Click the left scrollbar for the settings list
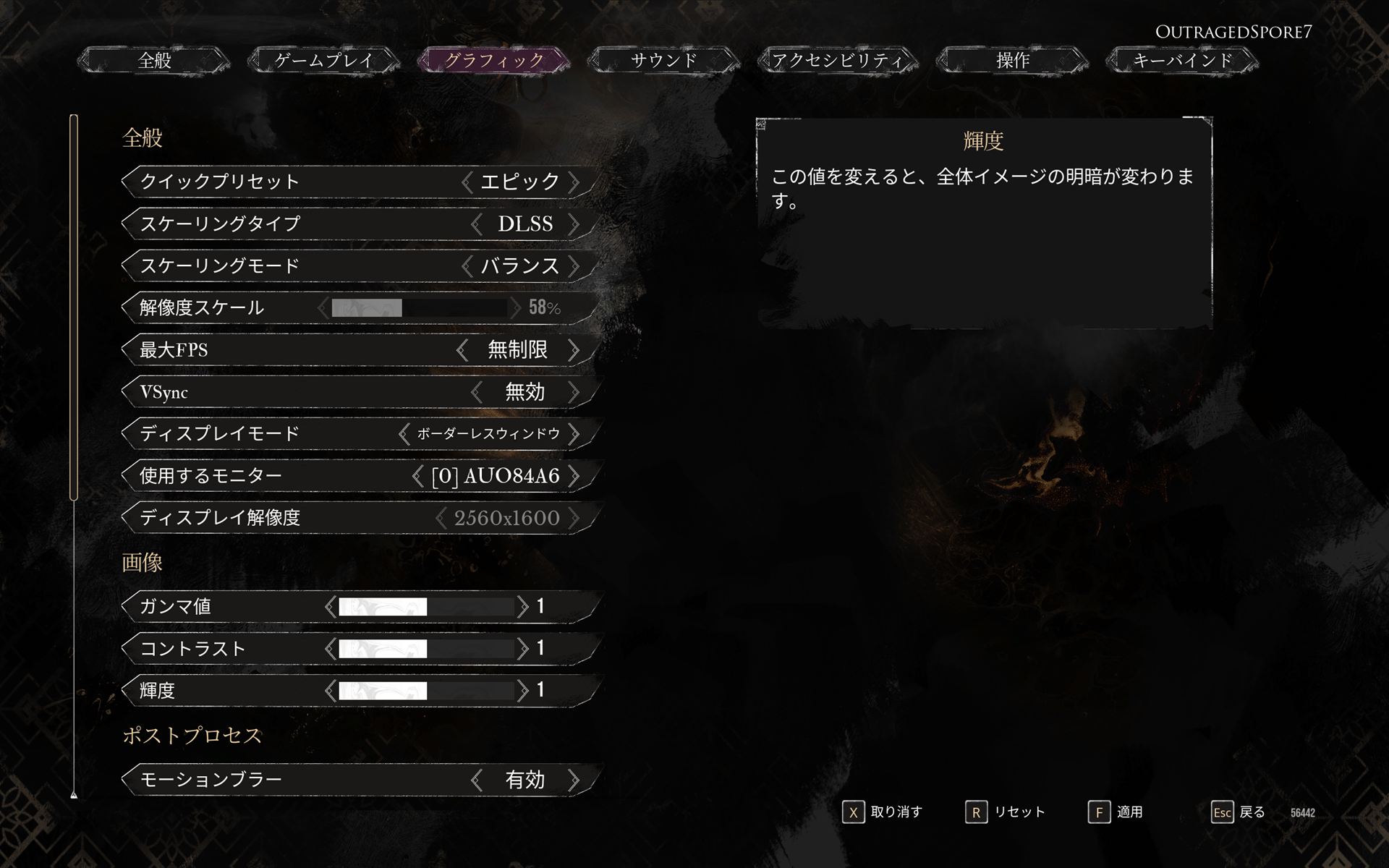Screen dimensions: 1389x868 [73, 304]
